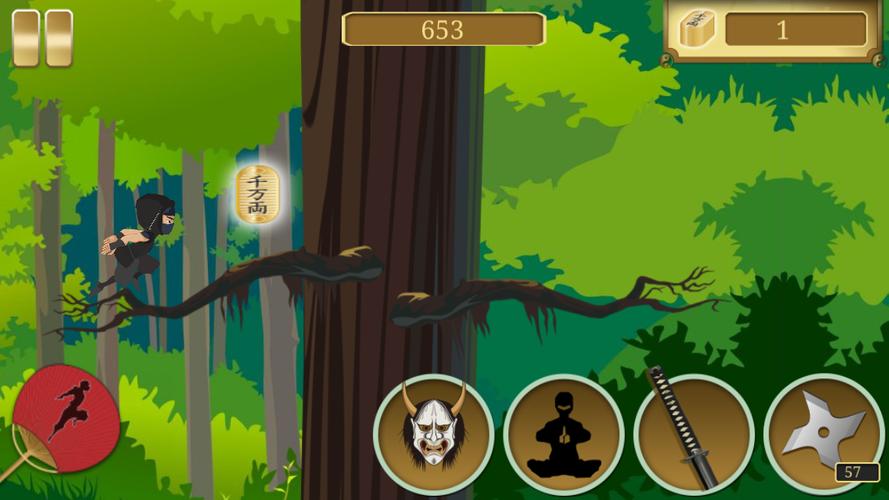Pause the game with the gold button
Screen dimensions: 889x500
(42, 38)
